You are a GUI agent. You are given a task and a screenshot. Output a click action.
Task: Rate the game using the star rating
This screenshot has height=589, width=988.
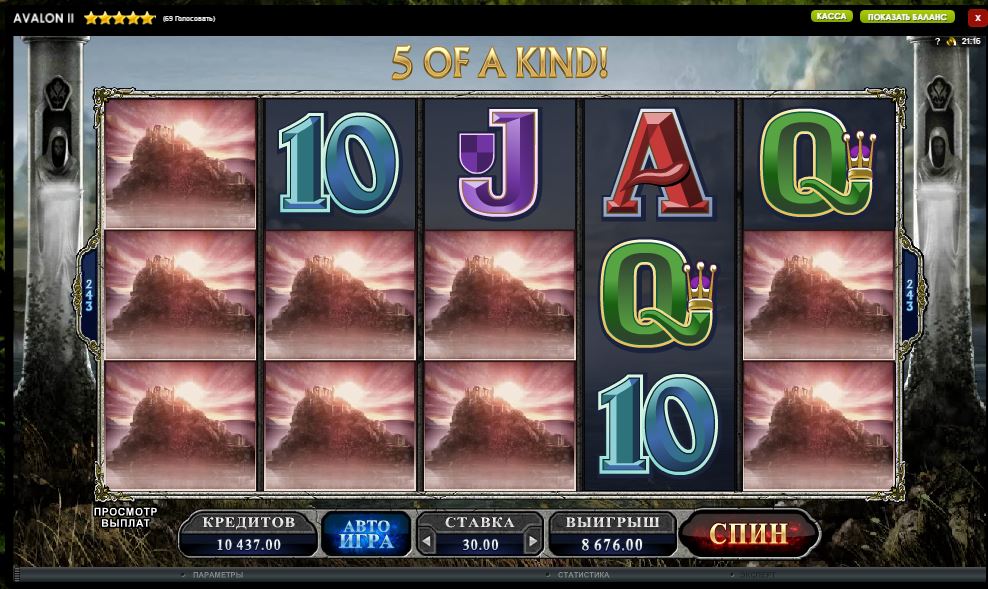120,18
